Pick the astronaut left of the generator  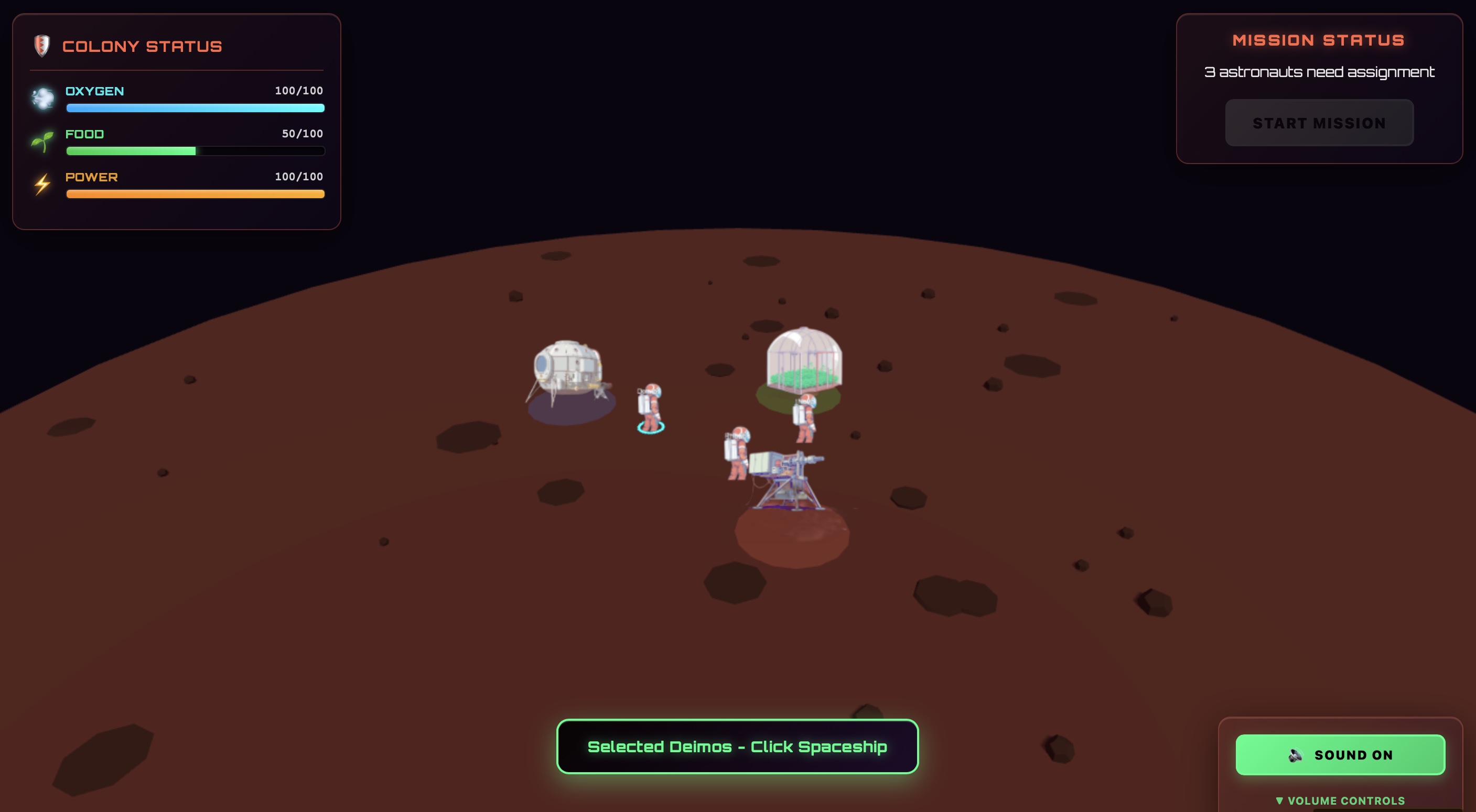click(736, 453)
